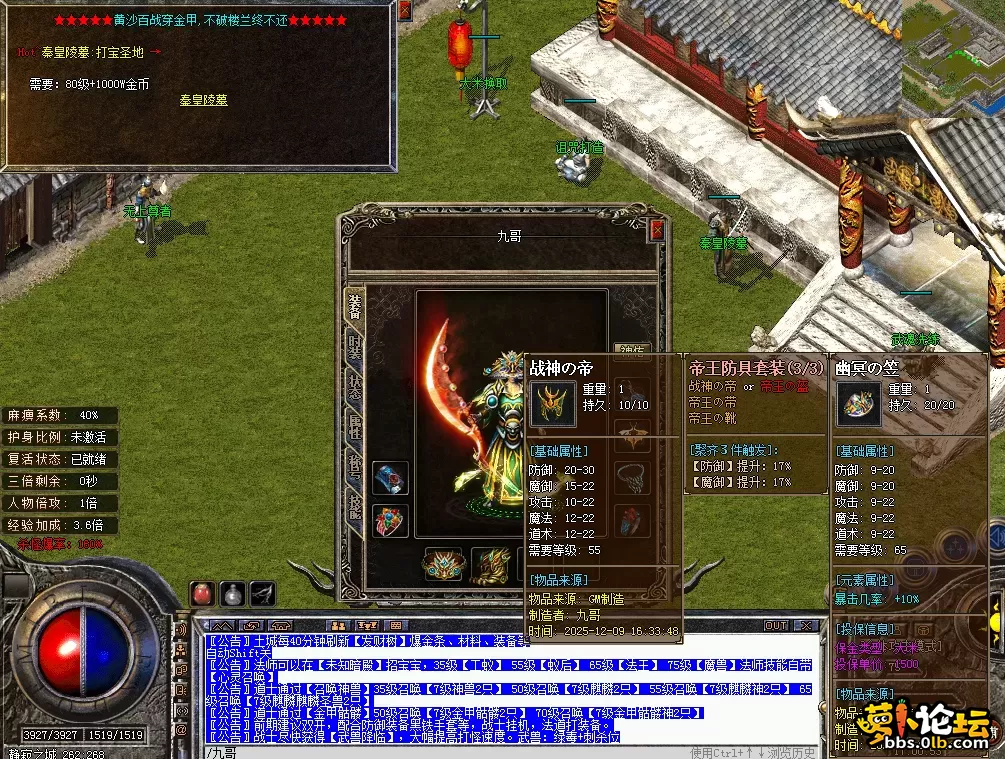Image resolution: width=1005 pixels, height=759 pixels.
Task: Switch to the 属性 attributes tab
Action: [355, 428]
